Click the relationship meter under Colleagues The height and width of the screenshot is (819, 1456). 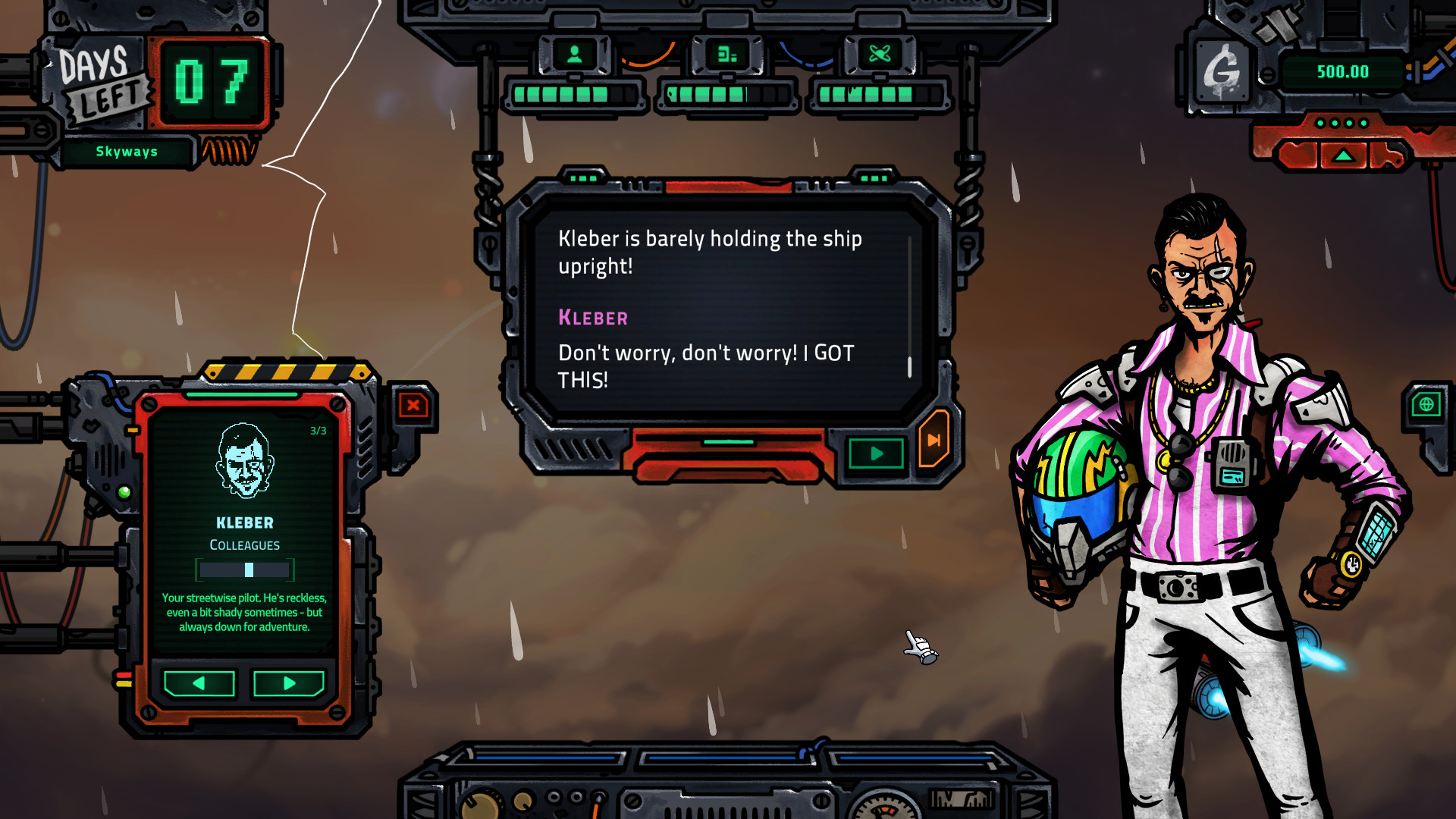[244, 569]
